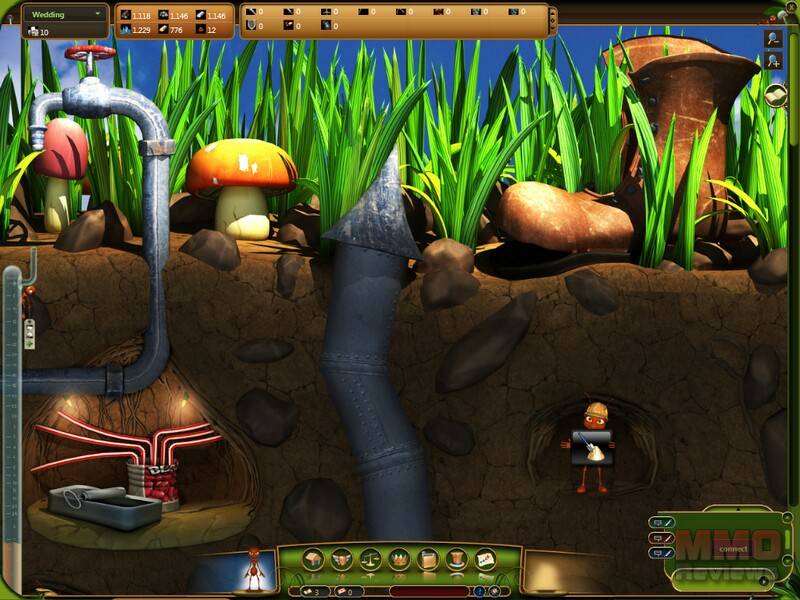Open the balance scales toolbar icon
800x600 pixels.
tap(370, 560)
